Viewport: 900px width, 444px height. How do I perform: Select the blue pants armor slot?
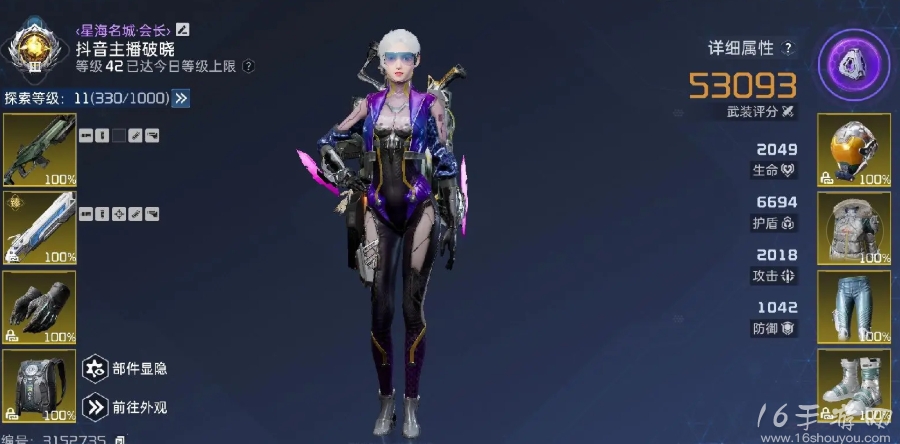pos(854,306)
